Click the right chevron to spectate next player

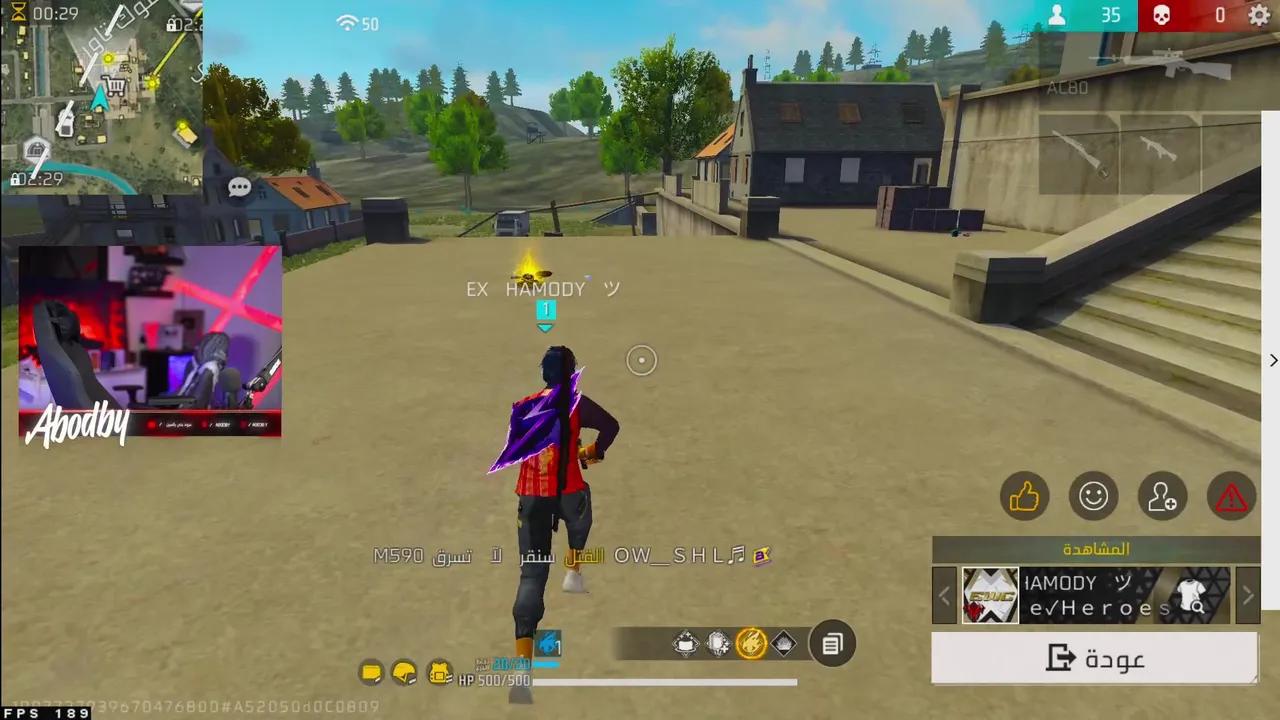click(x=1248, y=595)
